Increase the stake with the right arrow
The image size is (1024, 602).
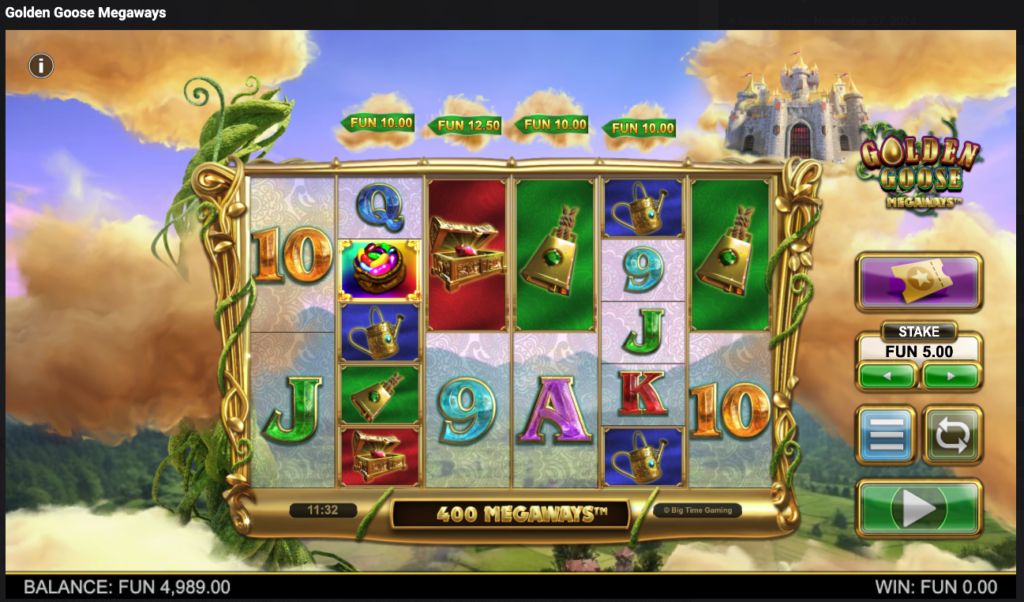[951, 376]
